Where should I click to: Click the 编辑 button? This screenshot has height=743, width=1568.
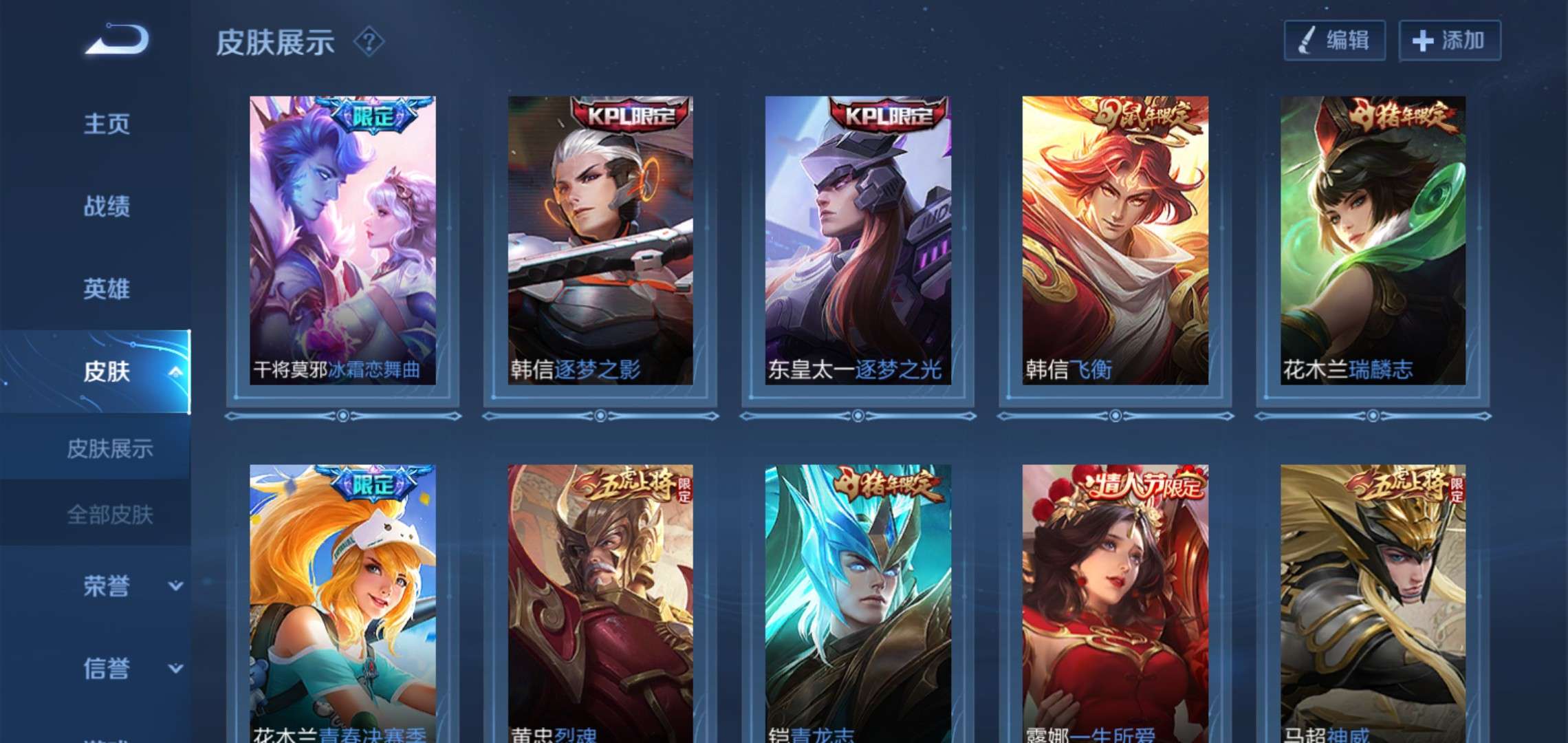tap(1336, 41)
